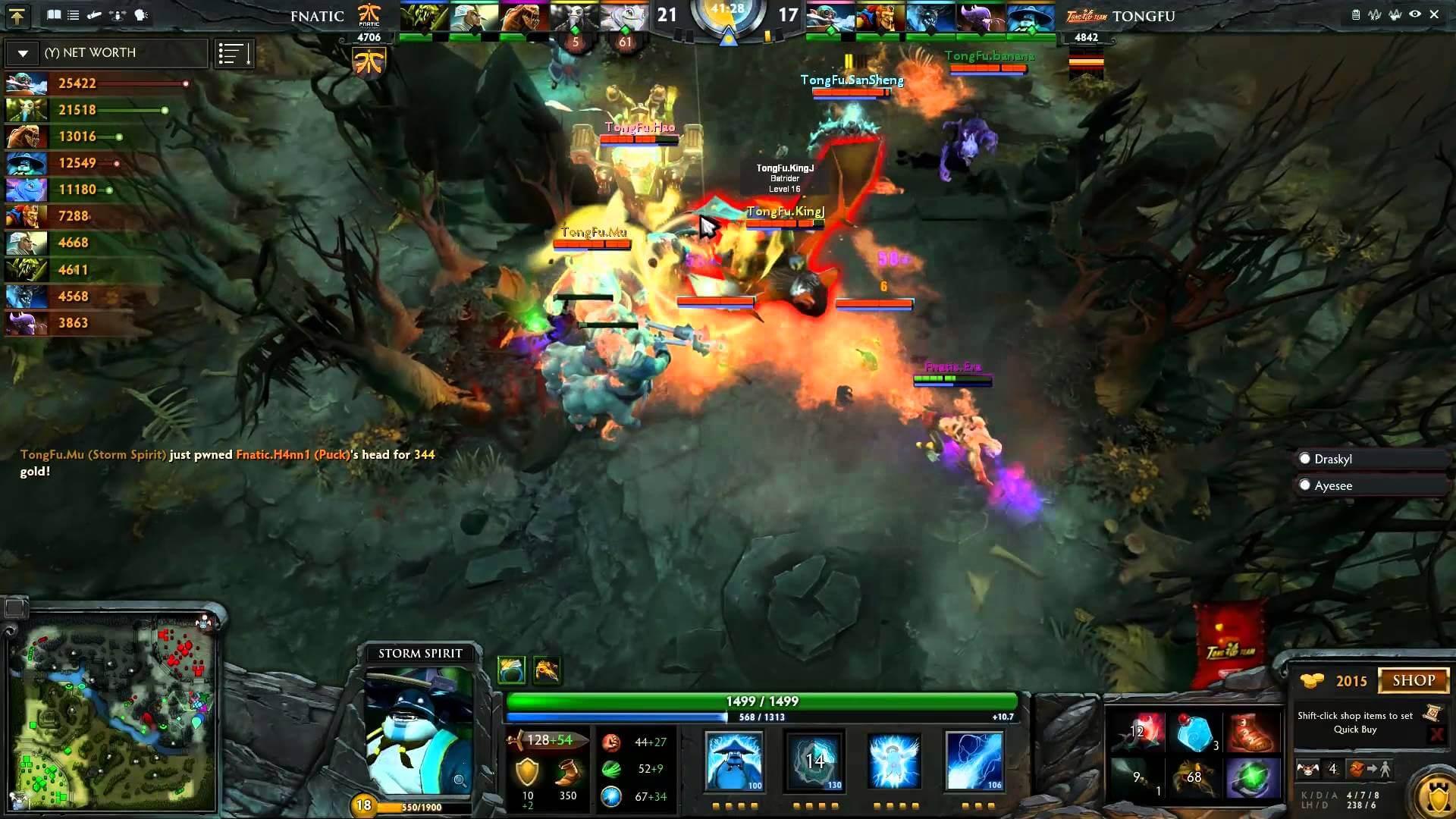Toggle the eye spectator visibility icon

(x=1414, y=14)
